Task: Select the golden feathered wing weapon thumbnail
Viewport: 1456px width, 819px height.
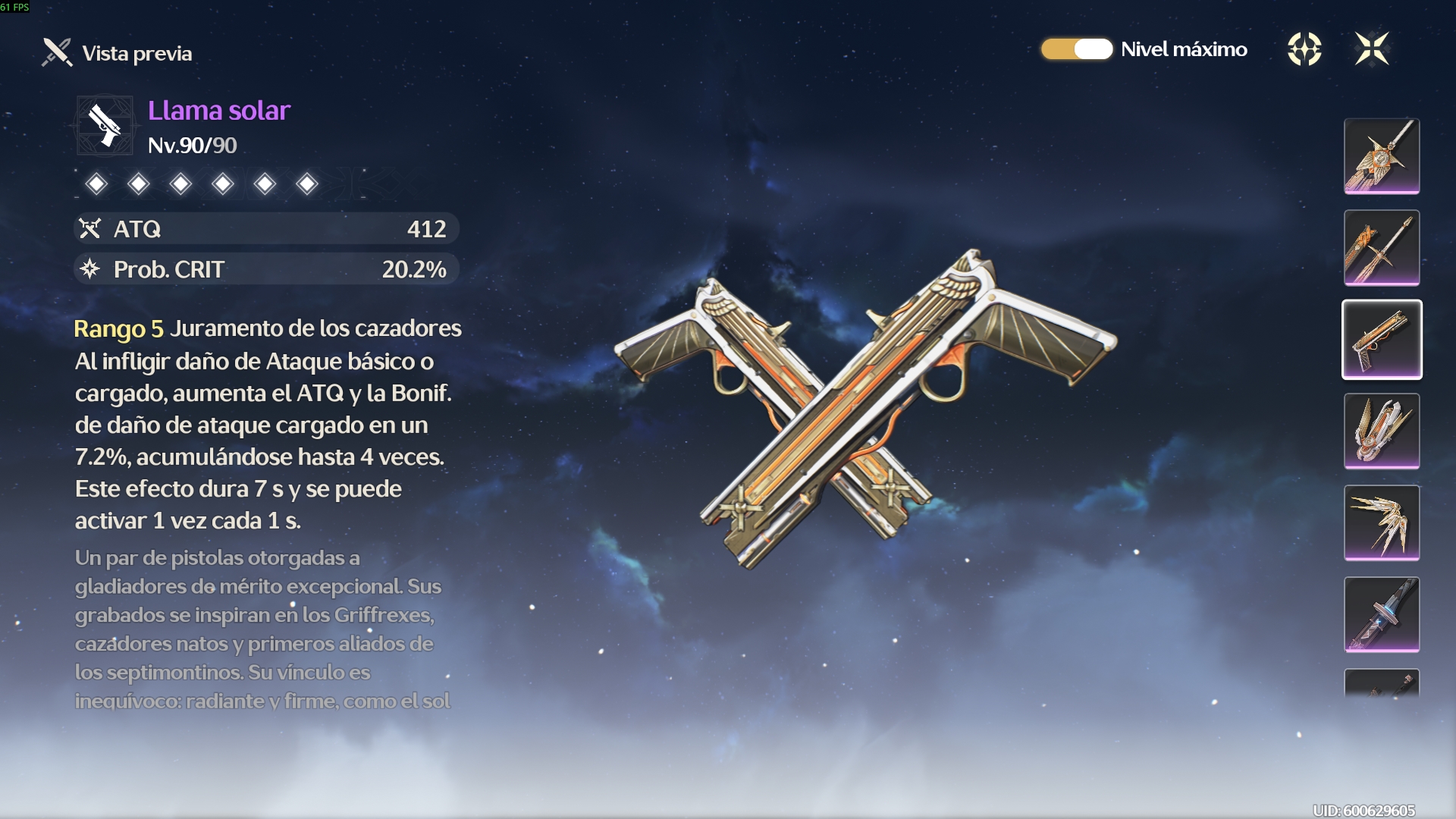Action: (1382, 523)
